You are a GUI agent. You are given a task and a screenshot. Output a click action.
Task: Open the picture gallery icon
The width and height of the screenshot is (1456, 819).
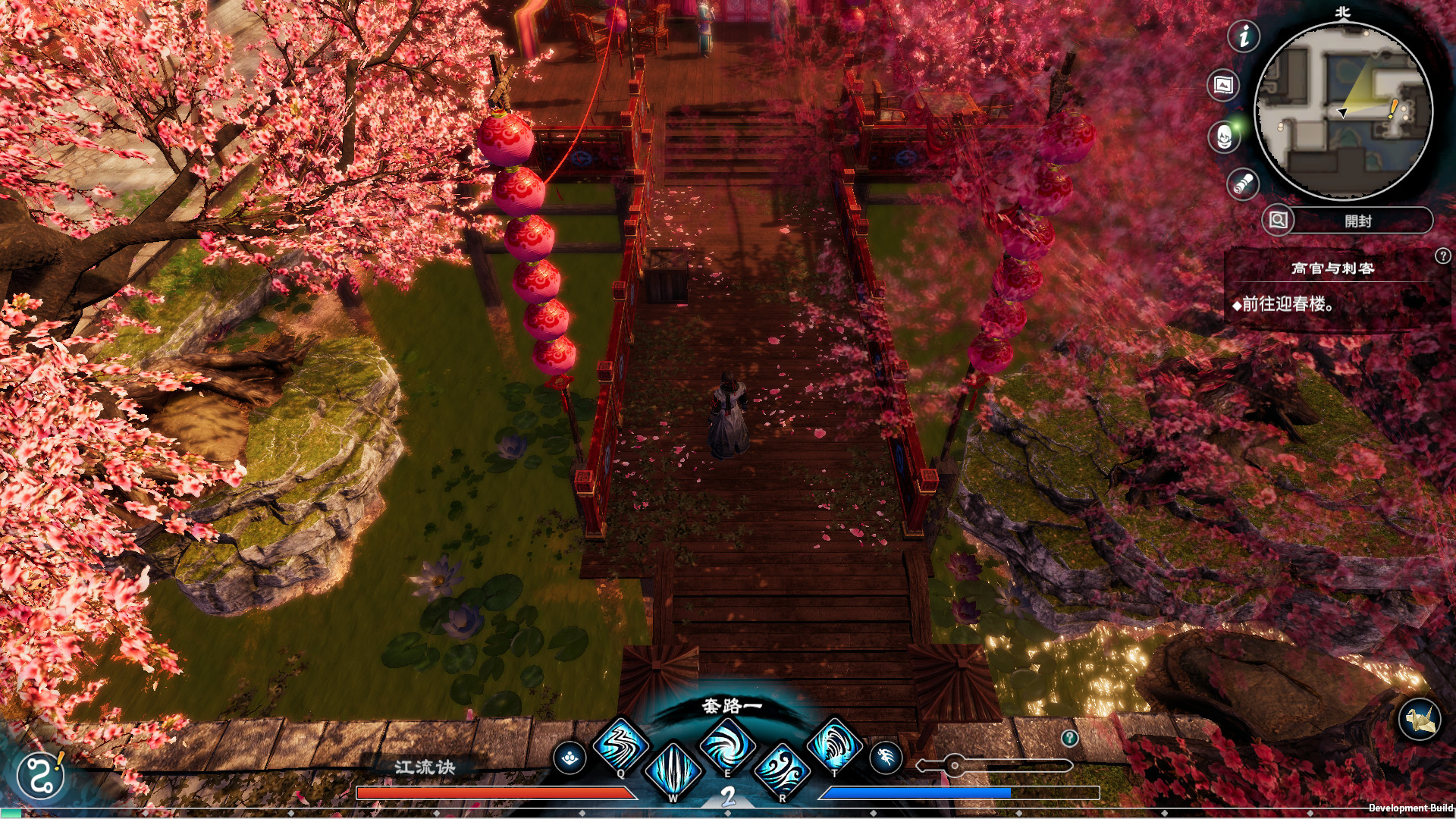coord(1223,85)
